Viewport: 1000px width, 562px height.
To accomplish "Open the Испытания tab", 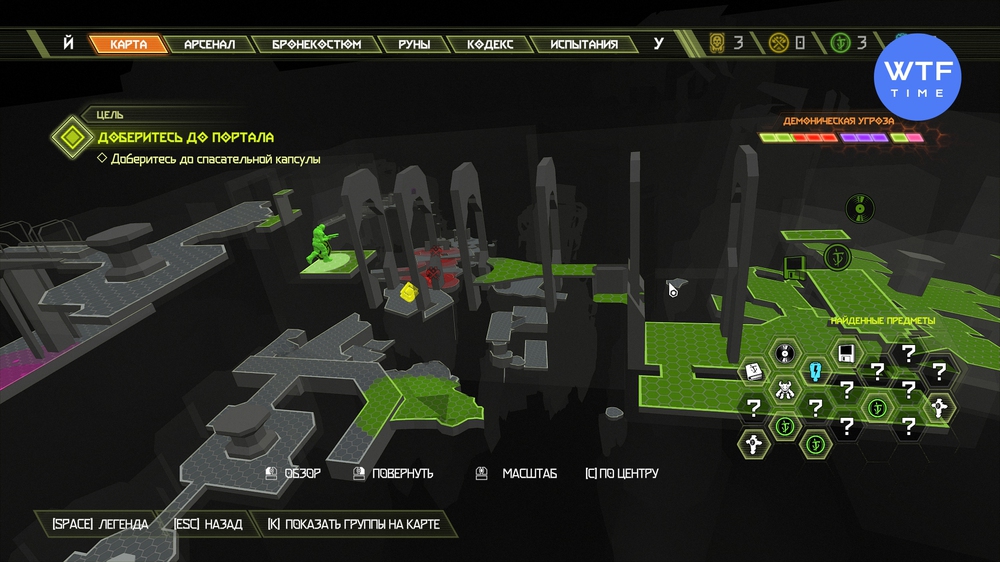I will pos(584,44).
